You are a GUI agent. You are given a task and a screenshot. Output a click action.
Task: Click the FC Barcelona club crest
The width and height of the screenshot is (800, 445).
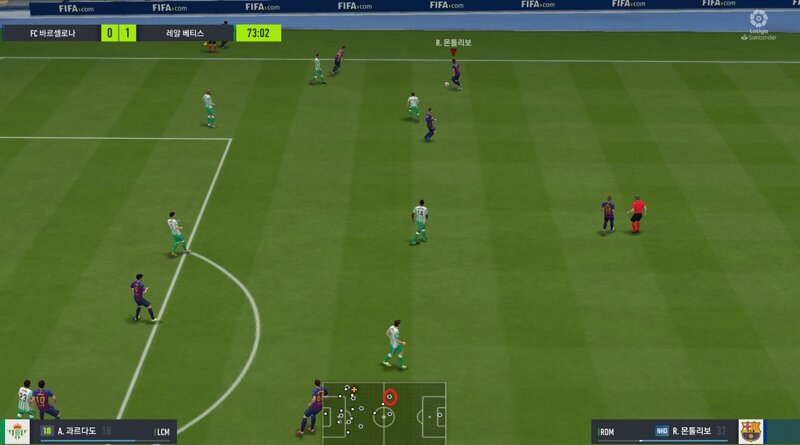(x=750, y=431)
